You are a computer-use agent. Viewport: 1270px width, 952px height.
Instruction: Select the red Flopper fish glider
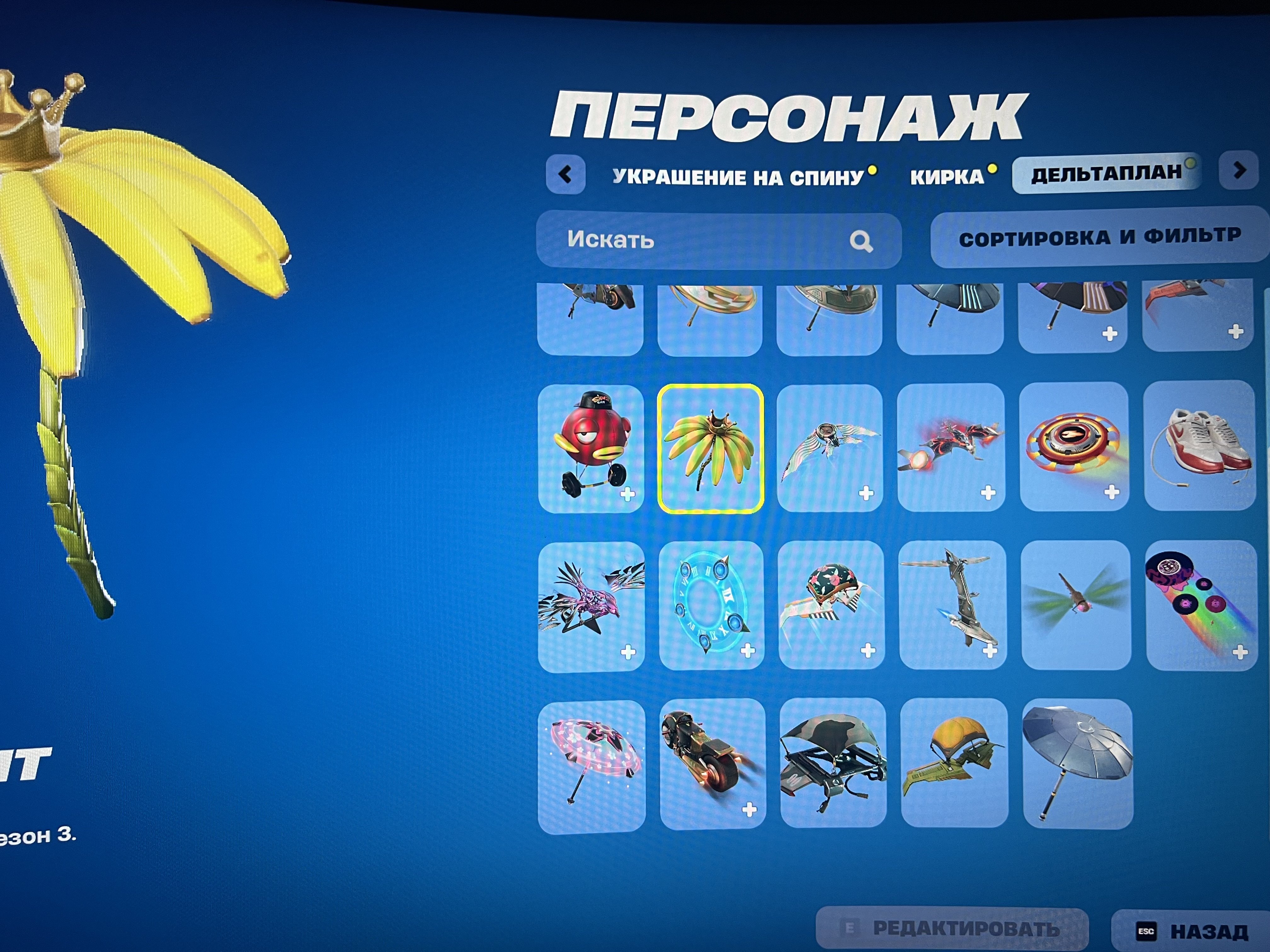click(591, 448)
